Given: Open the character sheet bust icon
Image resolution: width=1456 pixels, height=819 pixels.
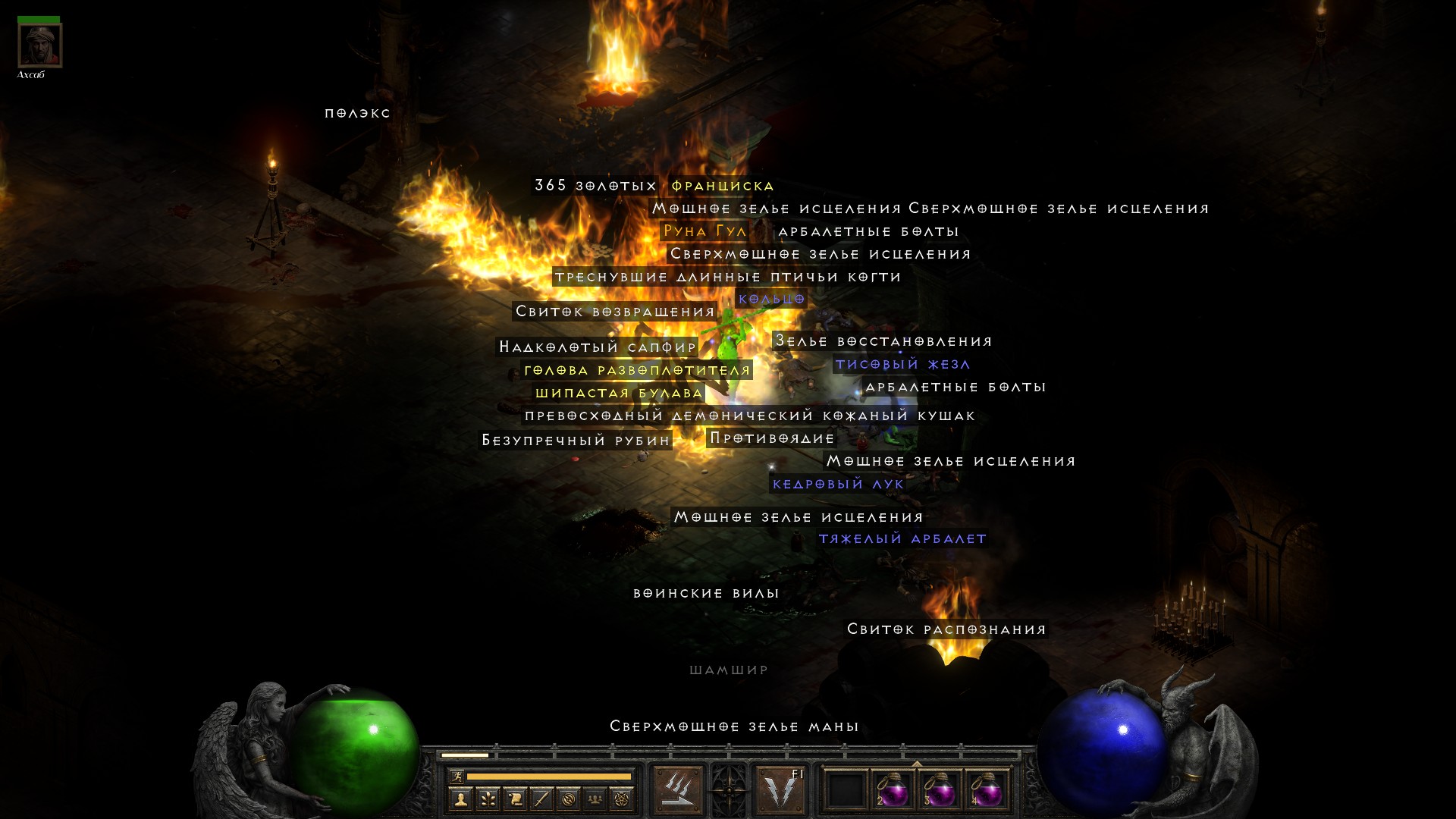Looking at the screenshot, I should pos(460,799).
